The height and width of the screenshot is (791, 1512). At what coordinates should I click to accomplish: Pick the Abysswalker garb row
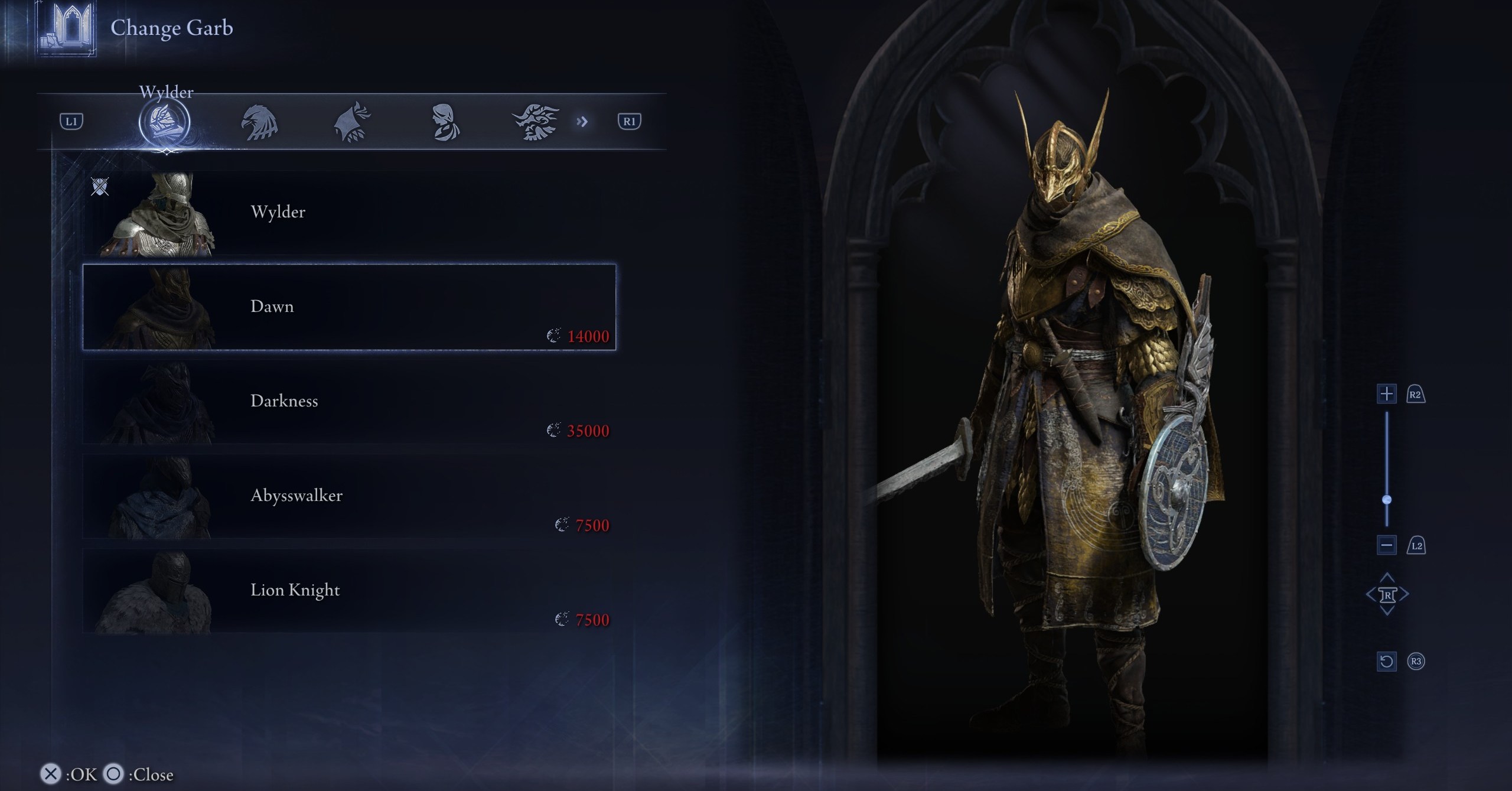(x=348, y=496)
